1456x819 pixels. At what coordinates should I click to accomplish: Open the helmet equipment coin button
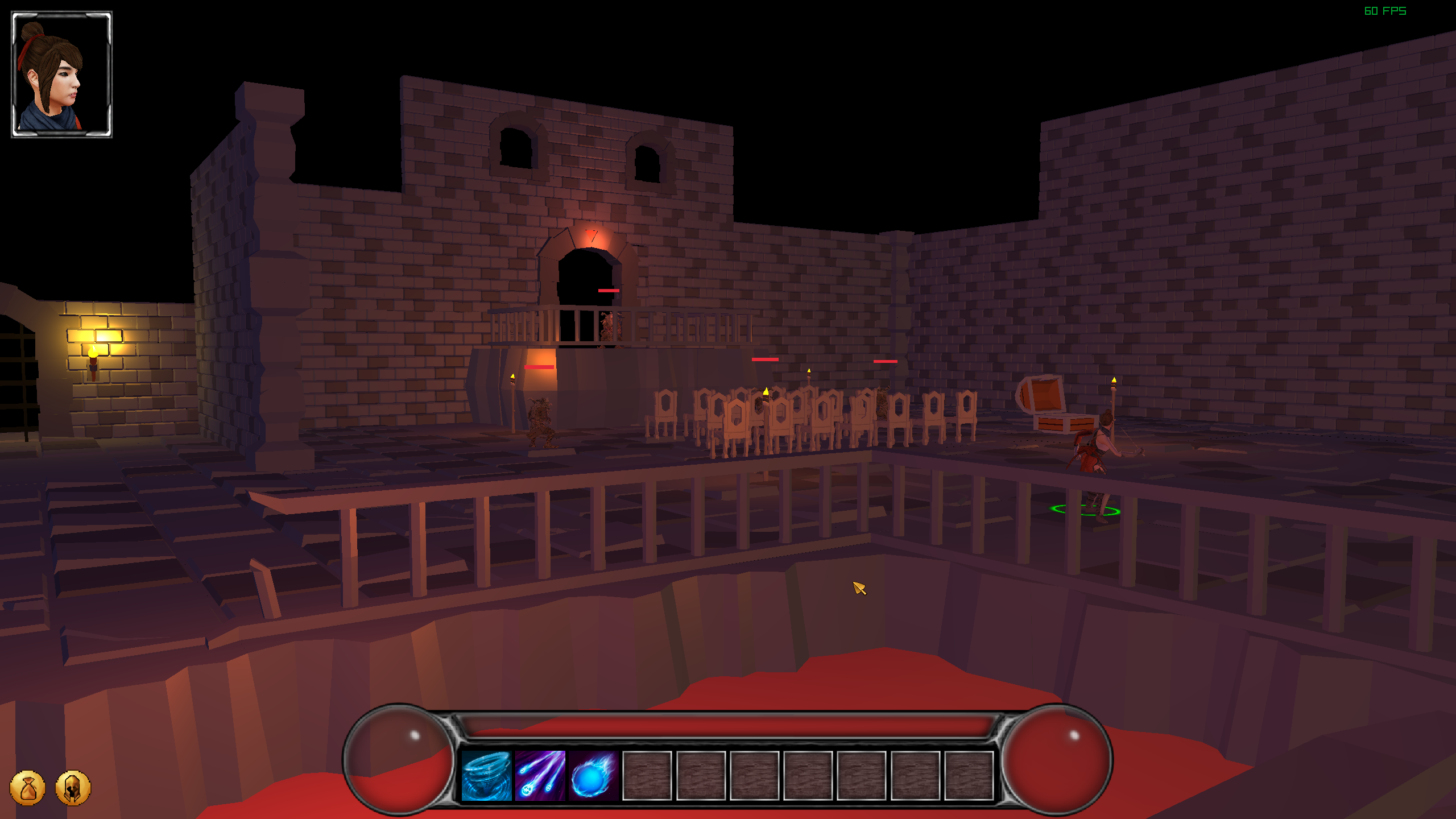pos(73,788)
